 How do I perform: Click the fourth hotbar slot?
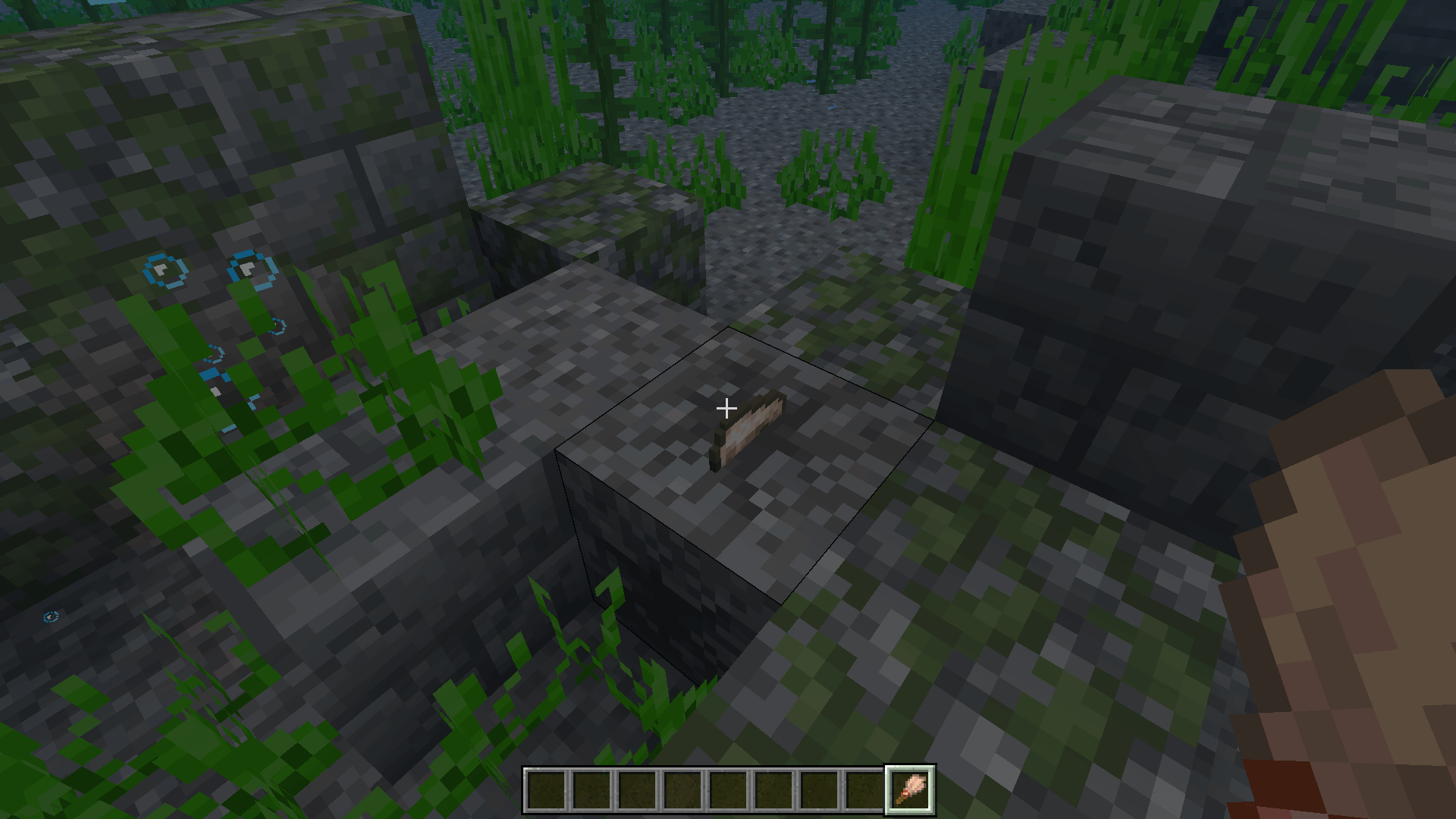(683, 791)
